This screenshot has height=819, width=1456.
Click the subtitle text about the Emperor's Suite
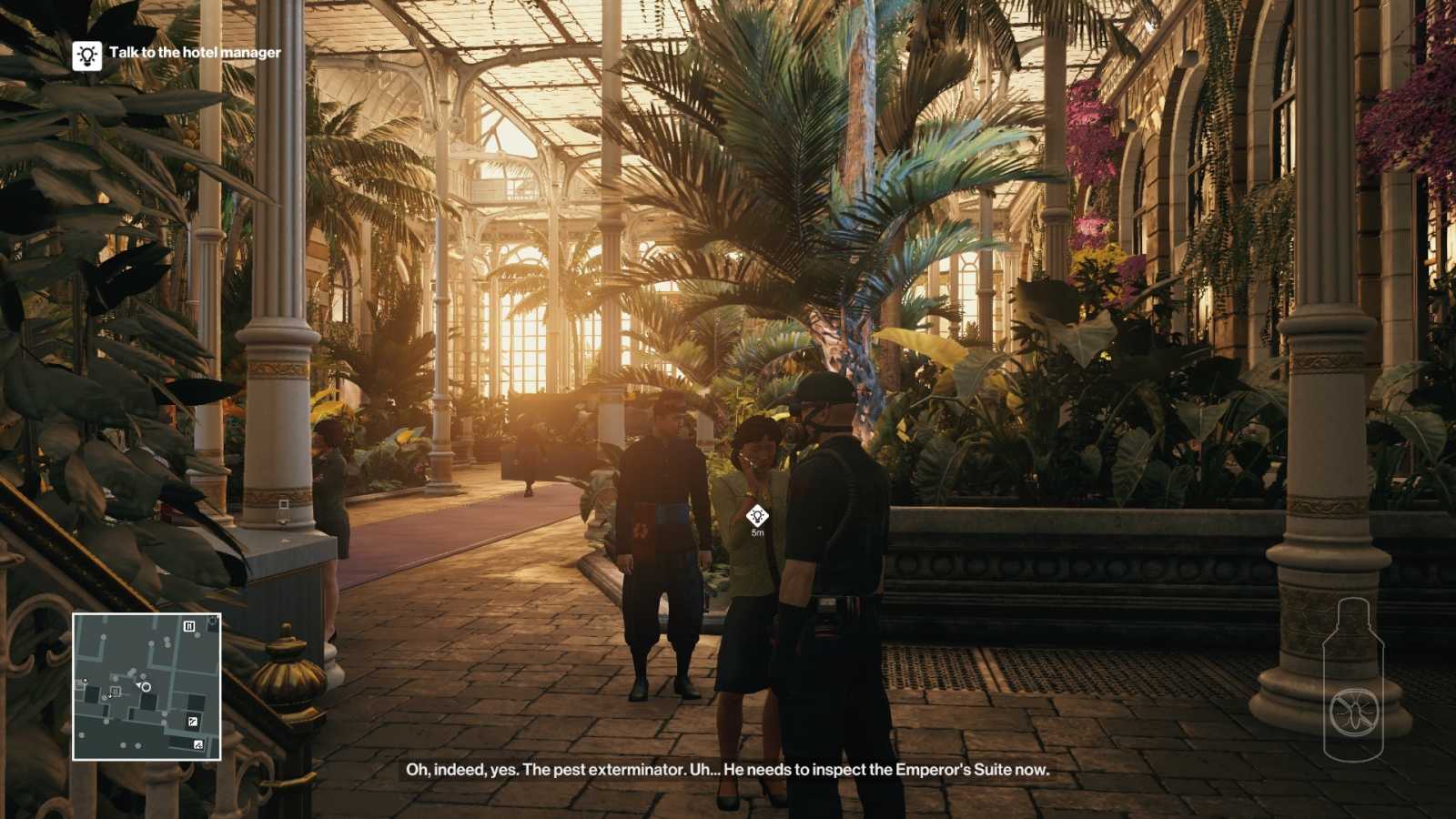[728, 773]
